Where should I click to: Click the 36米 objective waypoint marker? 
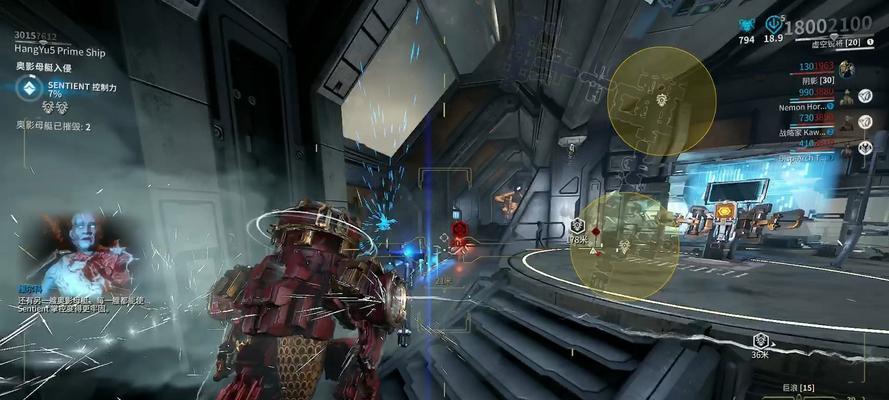click(761, 341)
